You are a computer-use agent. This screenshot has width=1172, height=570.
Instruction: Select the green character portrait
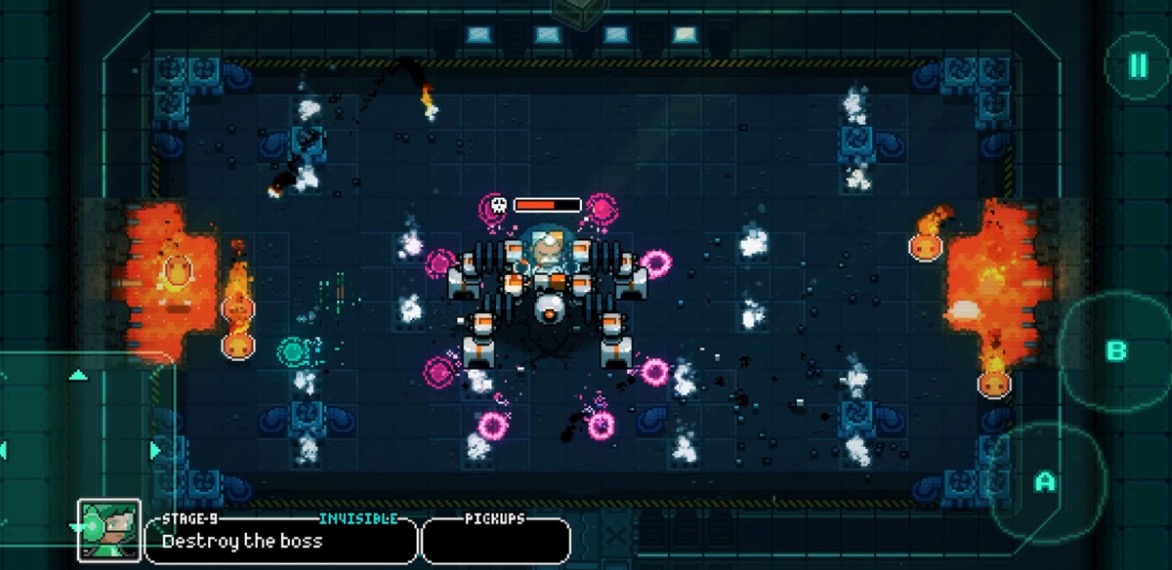[109, 529]
